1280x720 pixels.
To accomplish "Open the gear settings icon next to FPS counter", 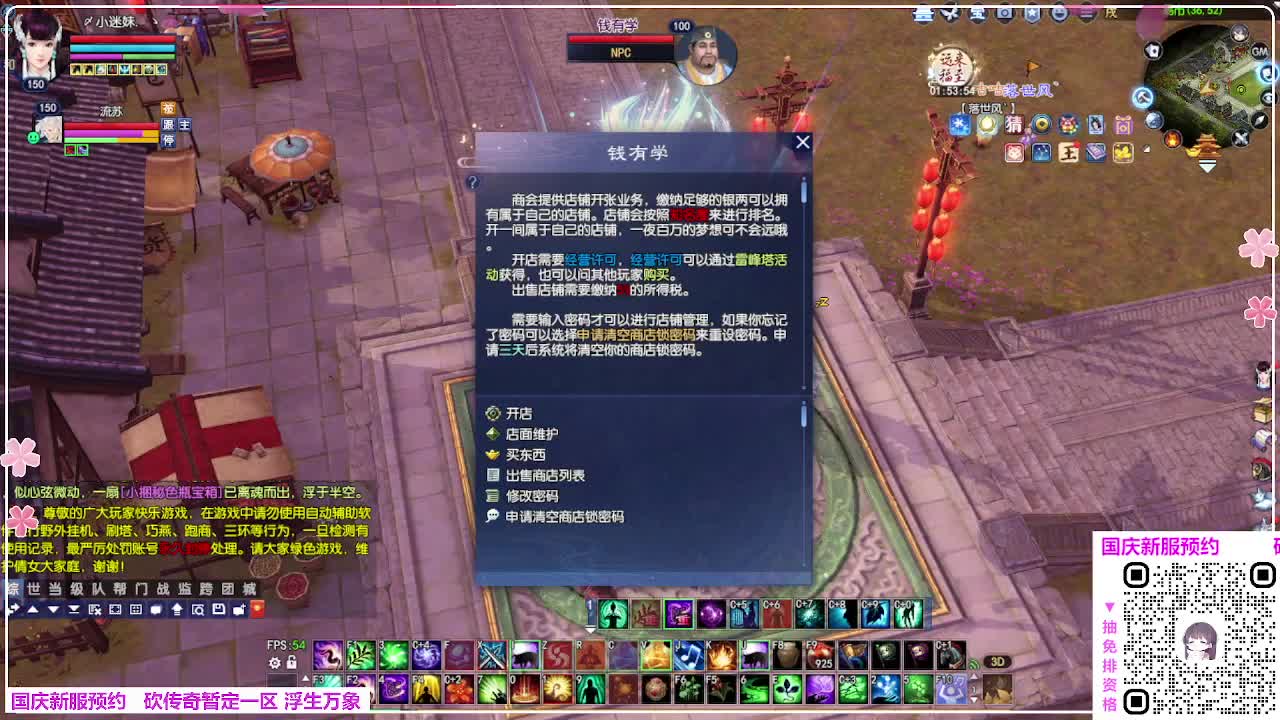I will 275,661.
